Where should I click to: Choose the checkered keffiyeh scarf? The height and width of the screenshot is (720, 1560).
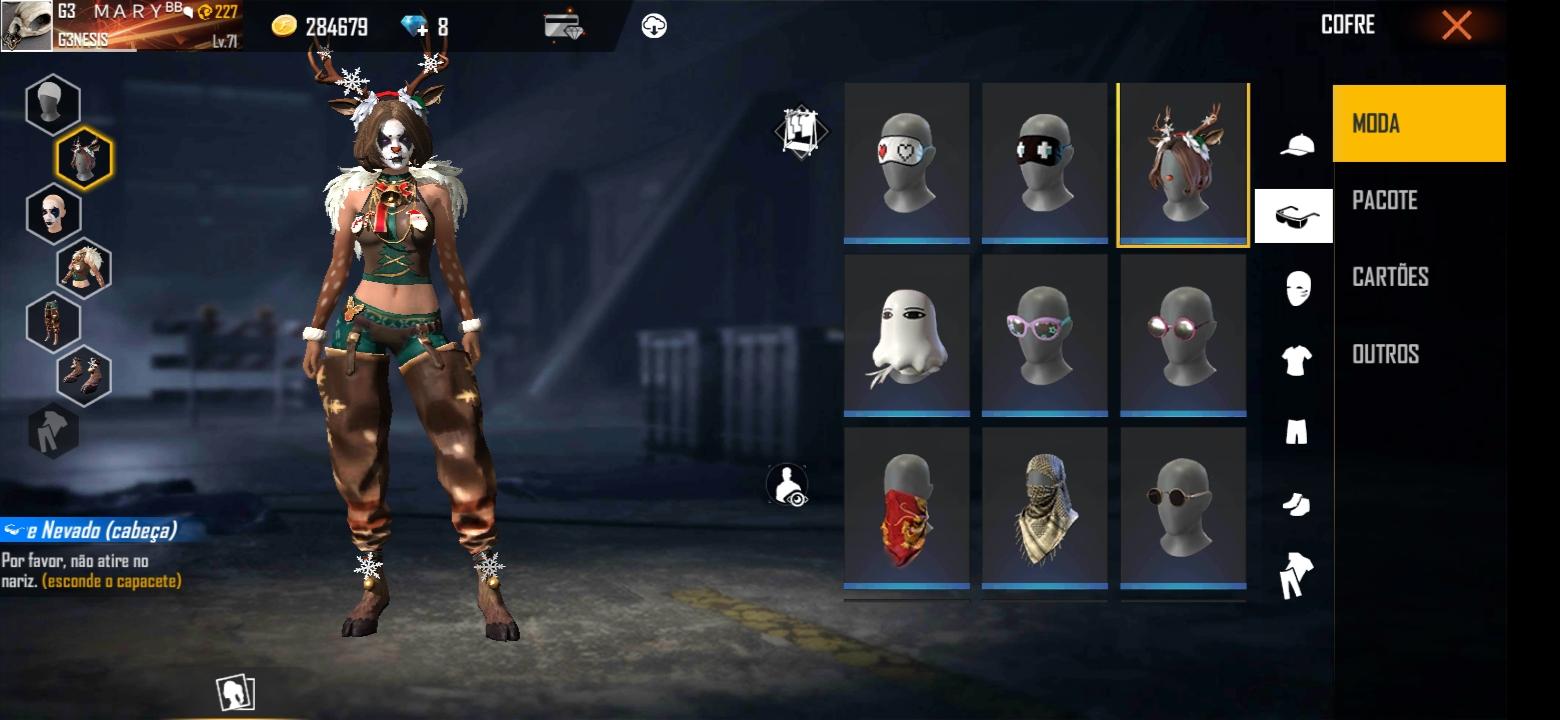[1044, 508]
